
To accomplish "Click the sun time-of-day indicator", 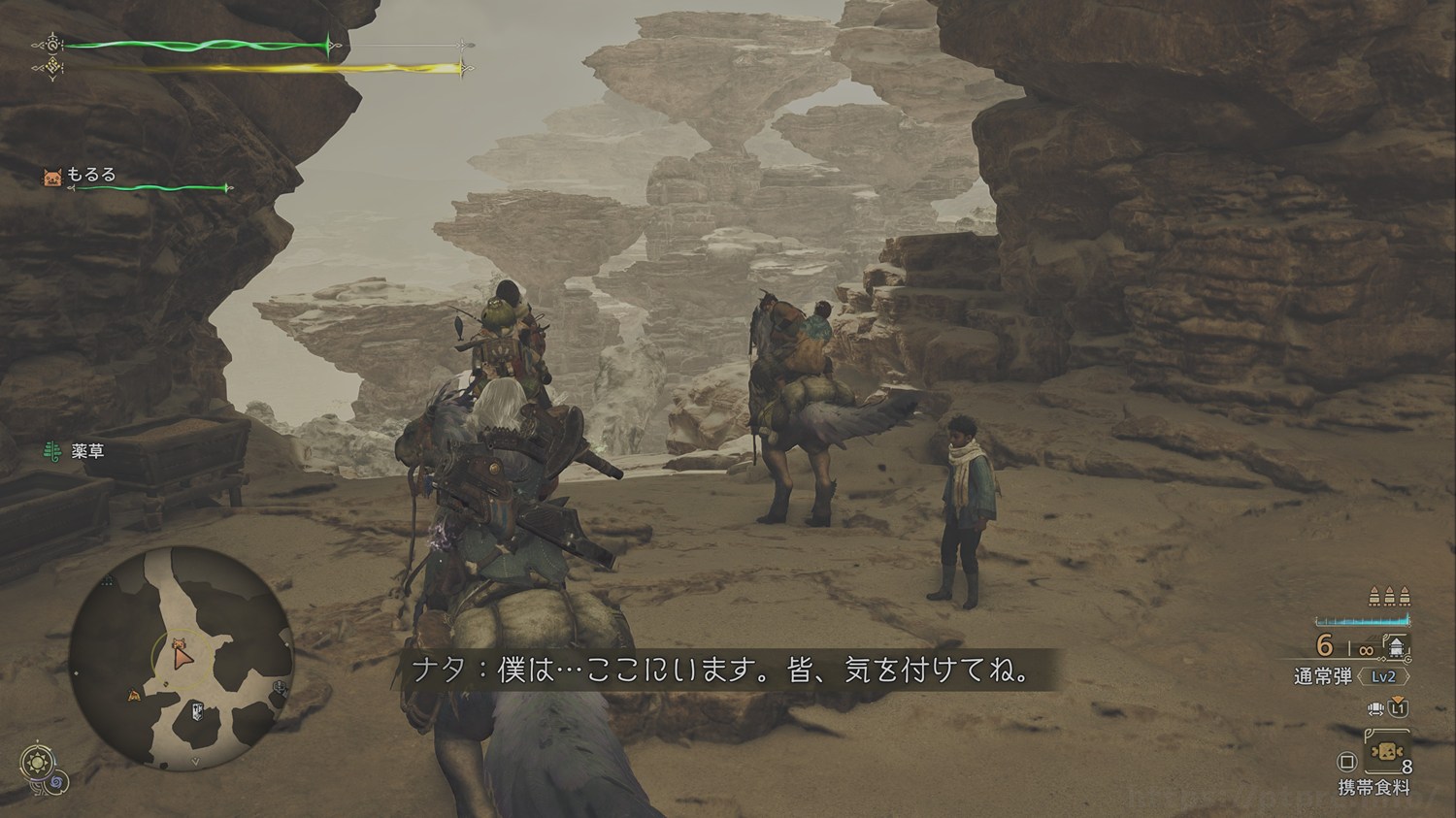I will click(x=38, y=762).
